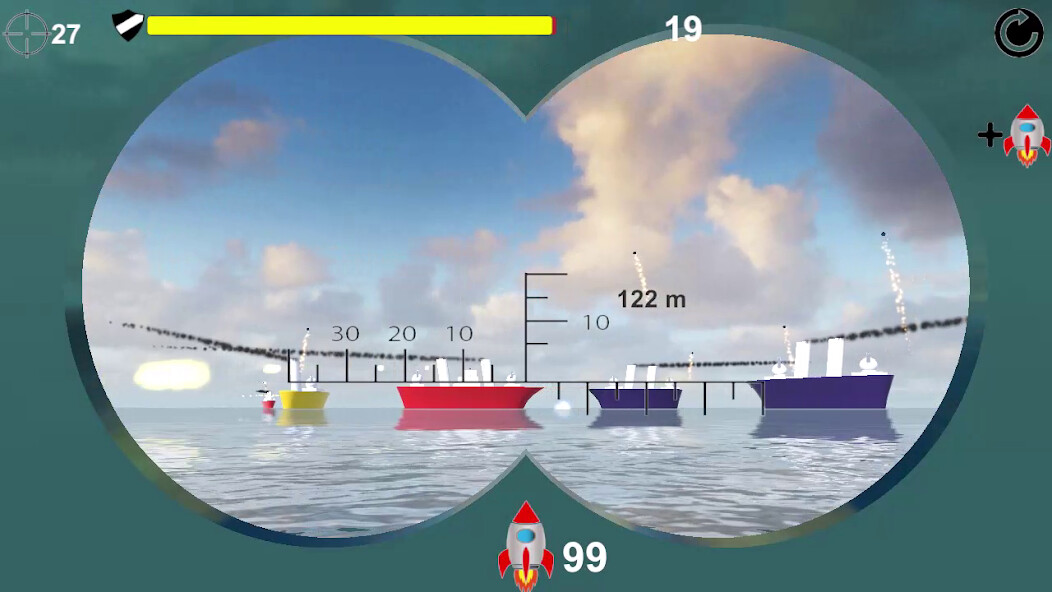Fire a rocket with the bottom rocket icon
1052x592 pixels.
(x=526, y=545)
